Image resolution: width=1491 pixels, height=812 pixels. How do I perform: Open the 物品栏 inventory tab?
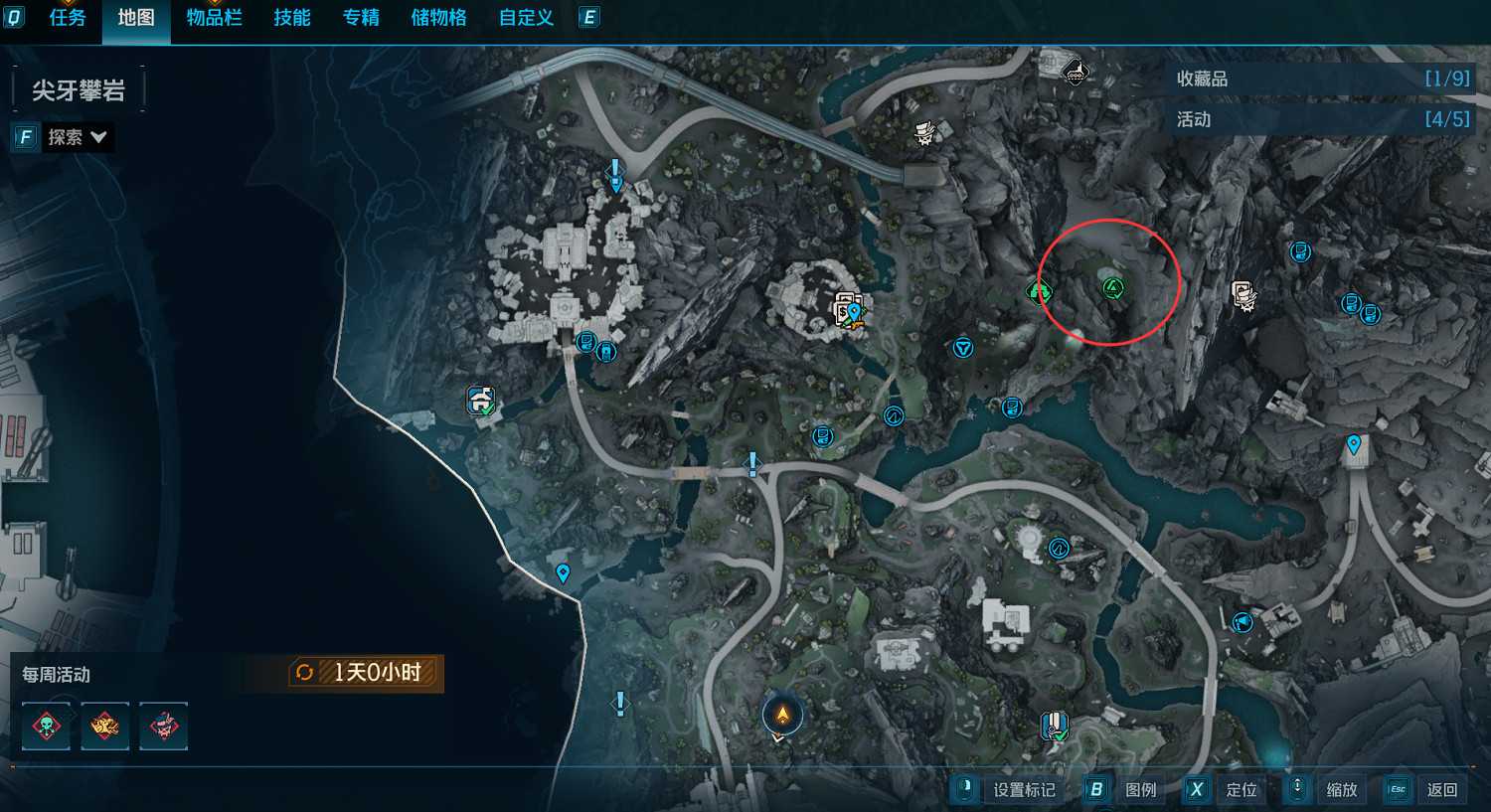coord(214,18)
